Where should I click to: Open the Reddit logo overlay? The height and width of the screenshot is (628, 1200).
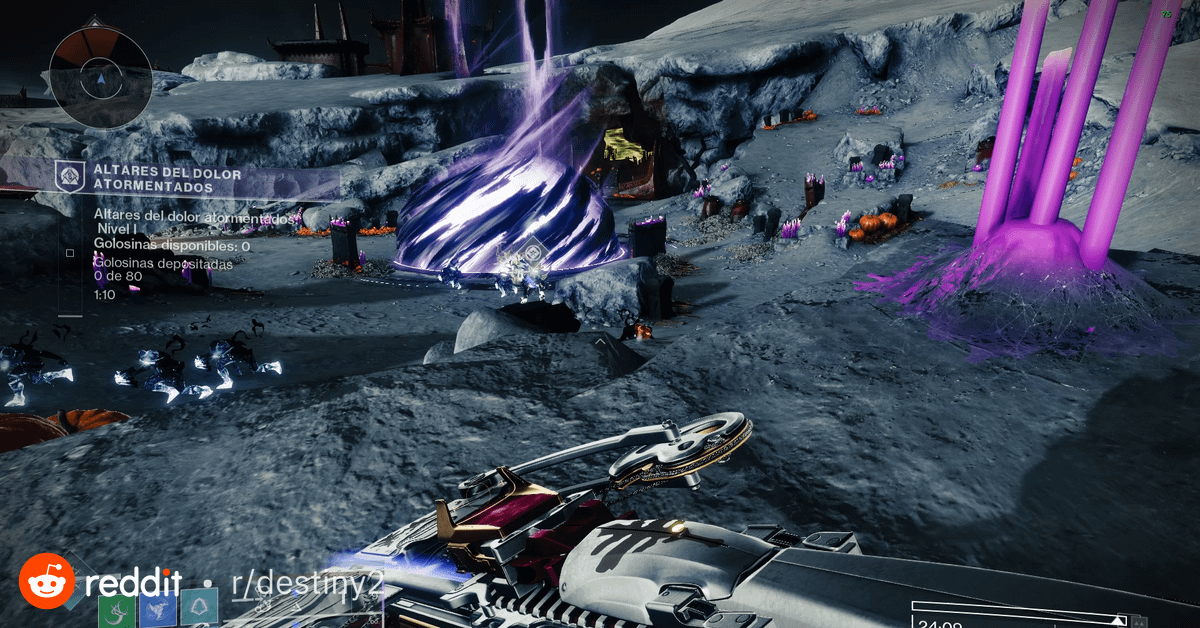click(47, 582)
